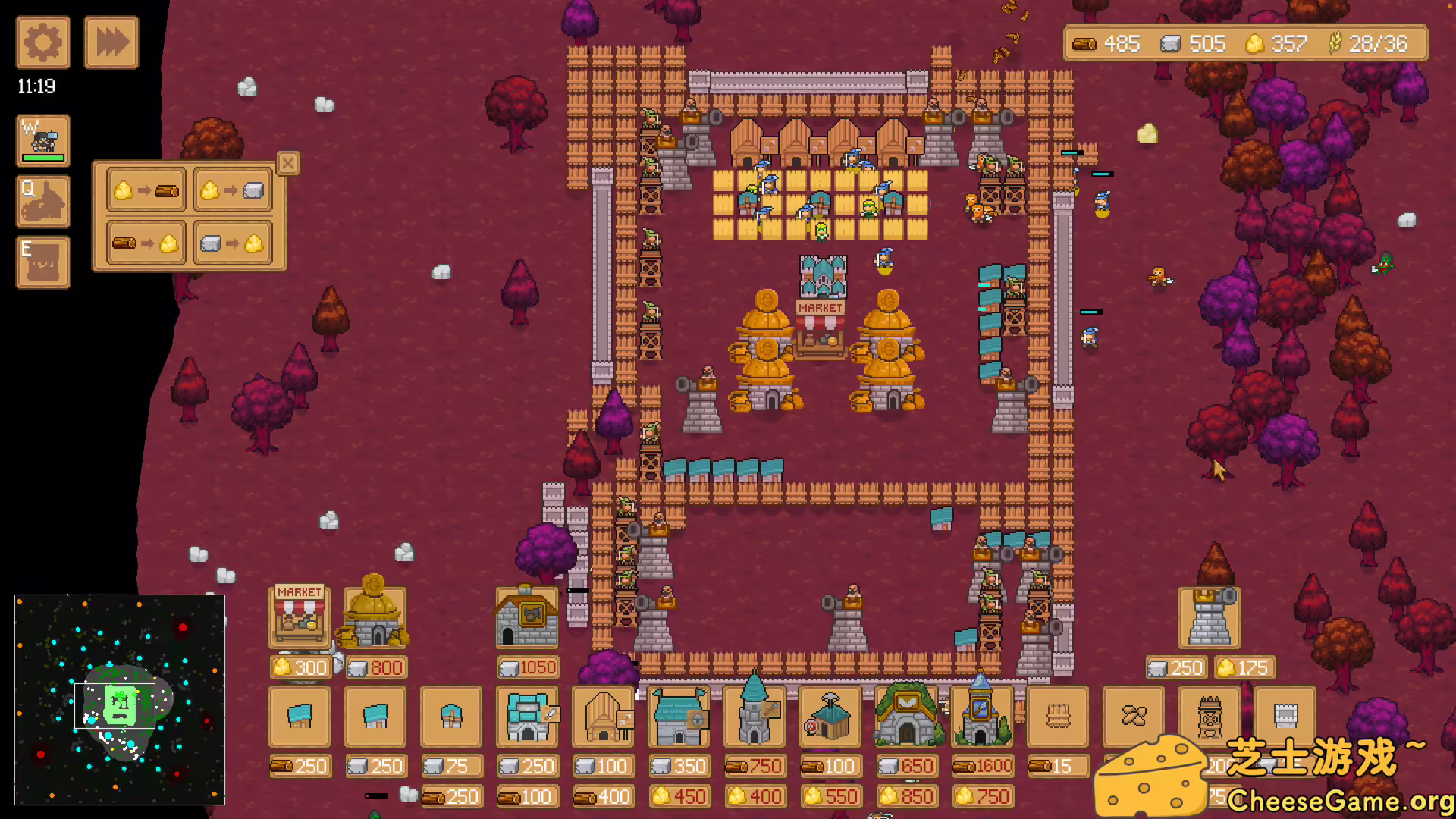Open the Q build menu icon

coord(42,201)
